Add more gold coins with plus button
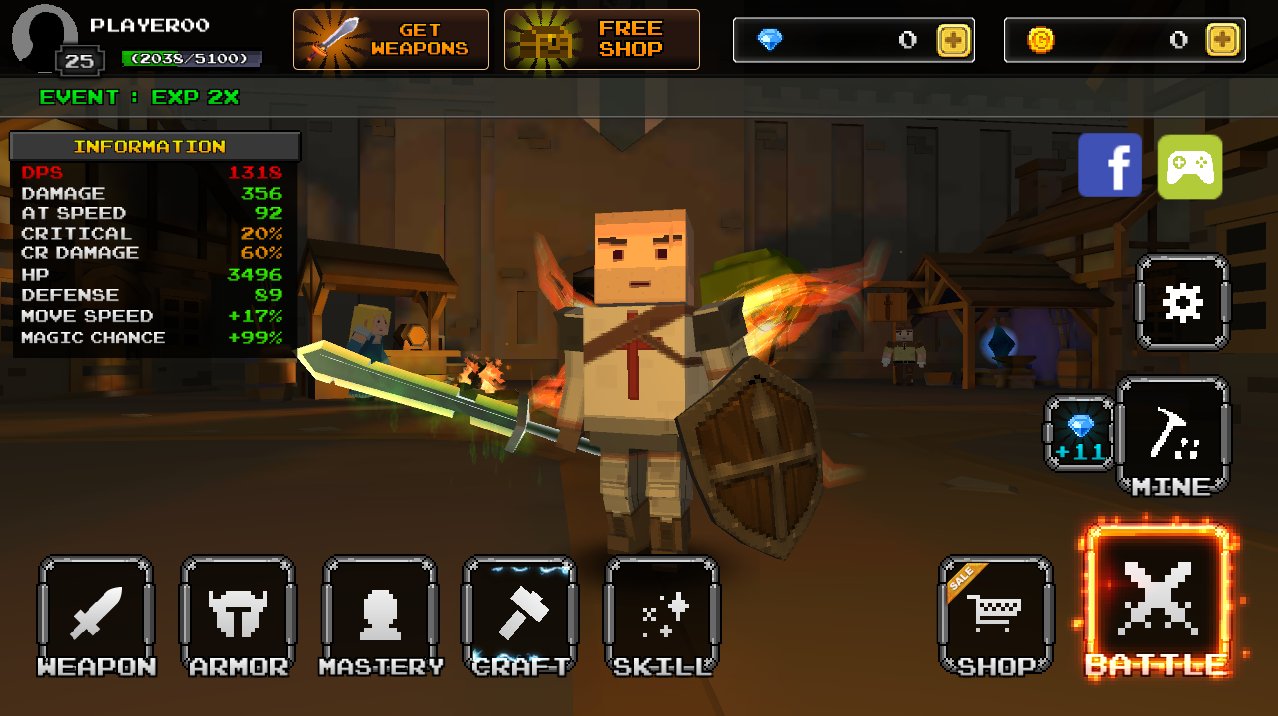Screen dimensions: 1278x716 [1223, 40]
